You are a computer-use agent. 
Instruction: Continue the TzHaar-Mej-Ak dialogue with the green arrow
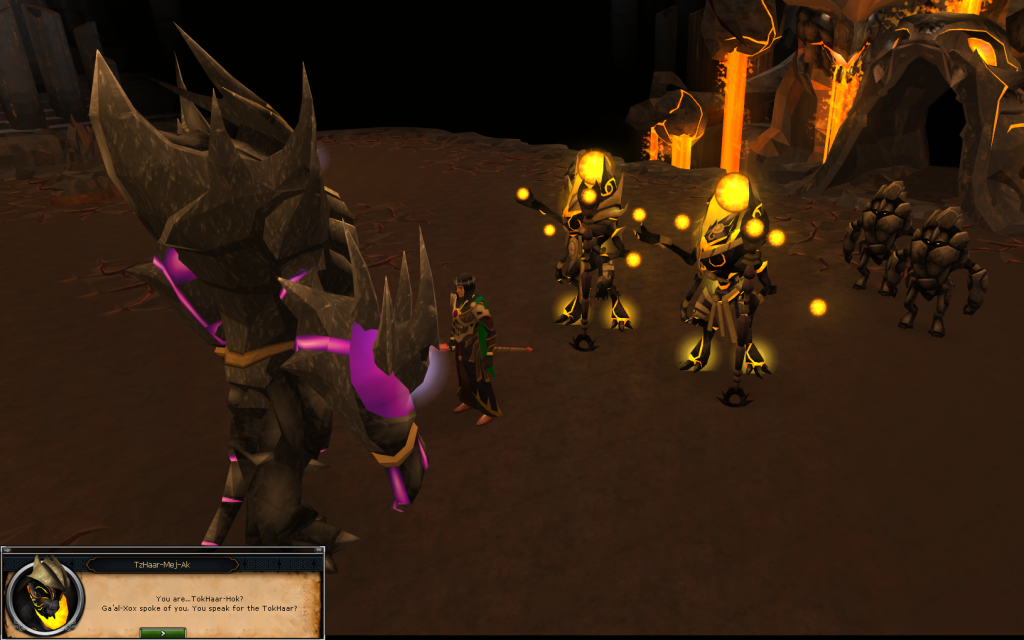pyautogui.click(x=162, y=632)
